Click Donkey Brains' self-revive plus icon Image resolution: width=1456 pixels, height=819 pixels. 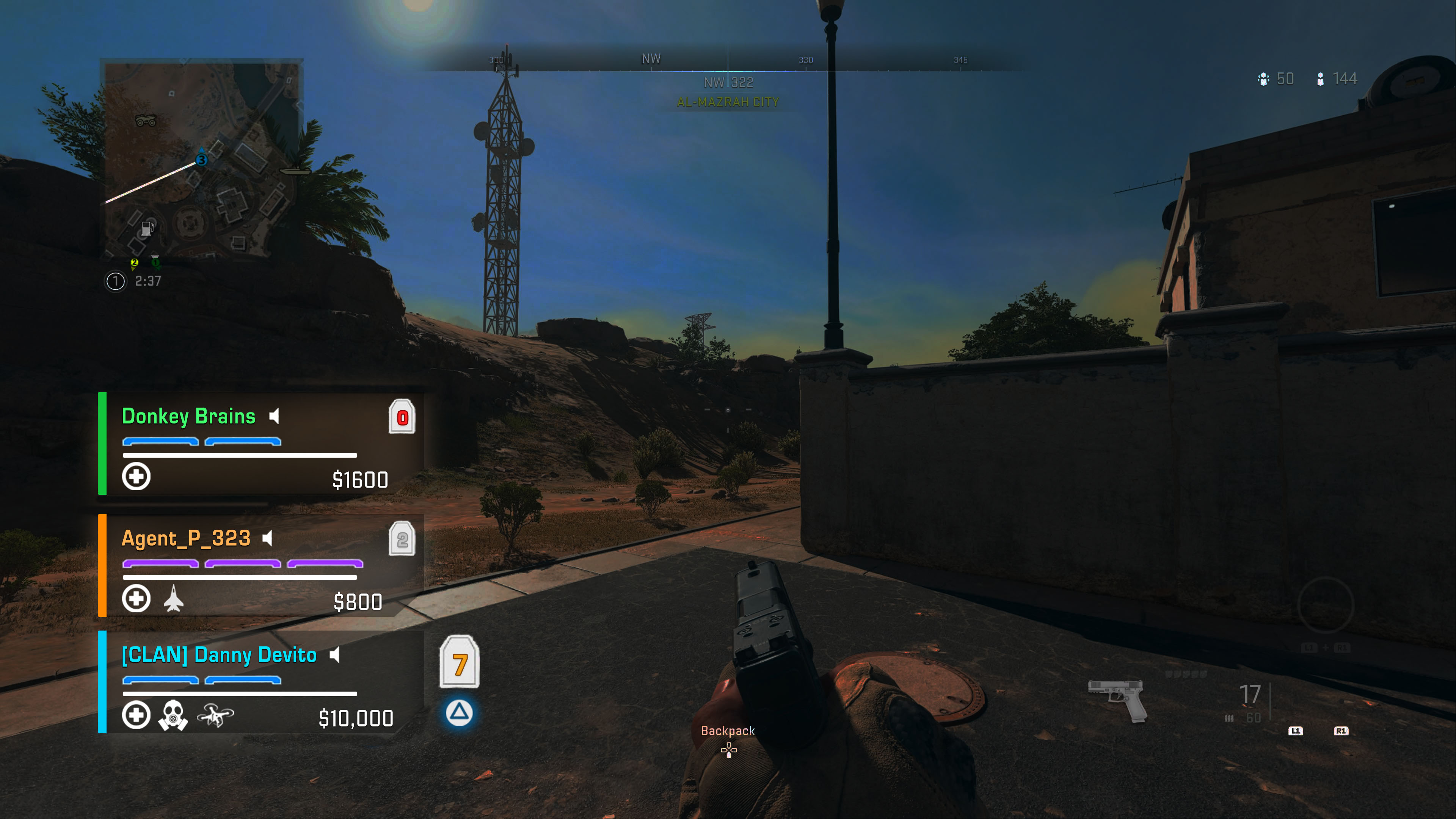coord(136,477)
